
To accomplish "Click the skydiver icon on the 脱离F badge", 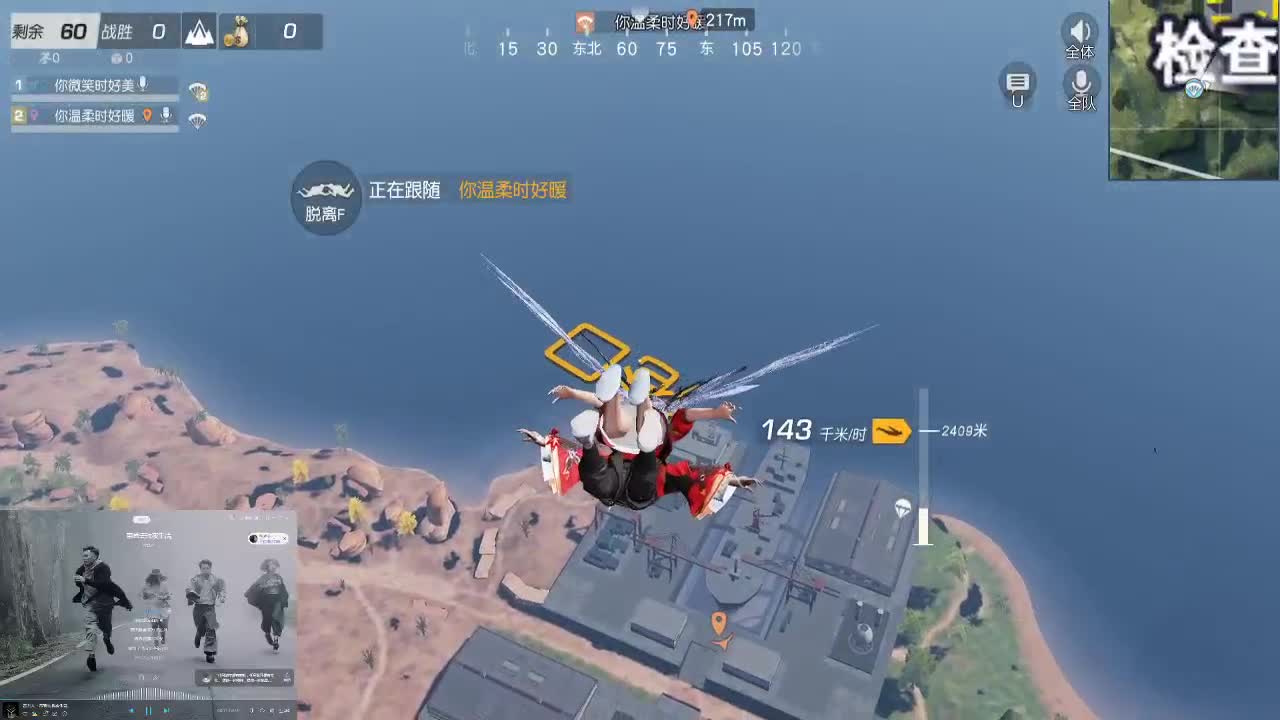I will (x=324, y=190).
